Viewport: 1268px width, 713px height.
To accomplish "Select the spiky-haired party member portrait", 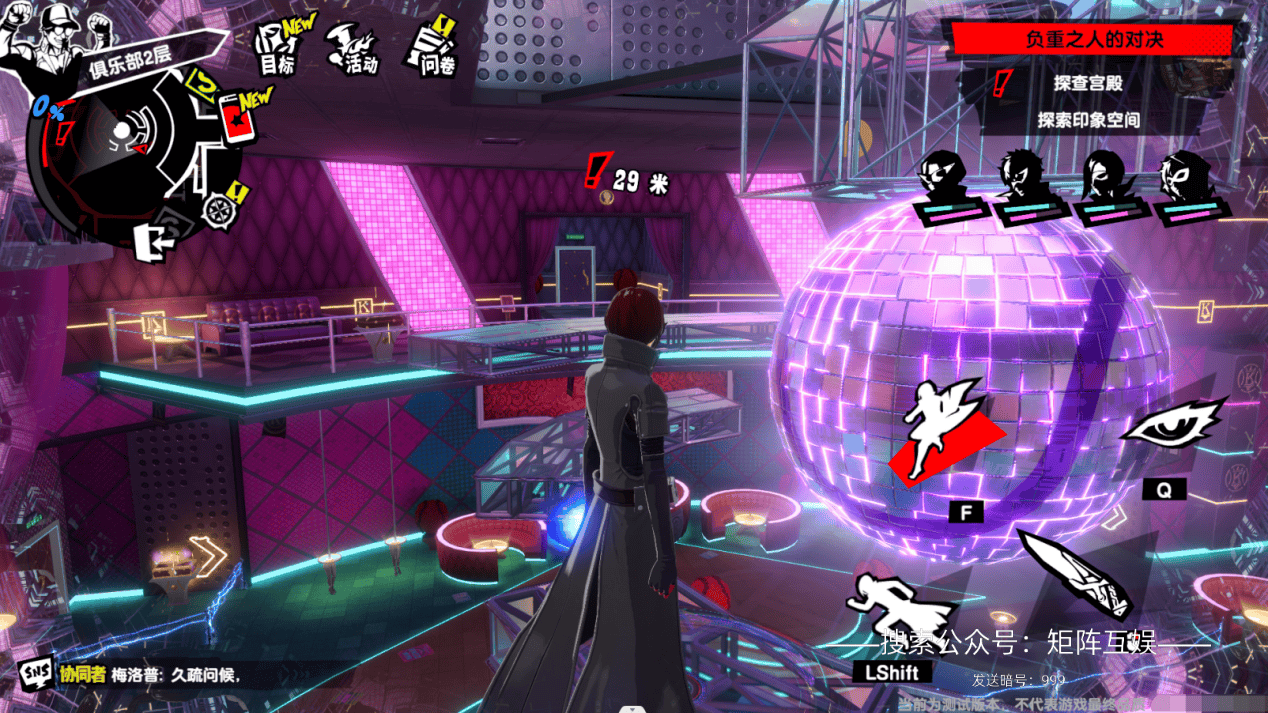I will pyautogui.click(x=1020, y=180).
